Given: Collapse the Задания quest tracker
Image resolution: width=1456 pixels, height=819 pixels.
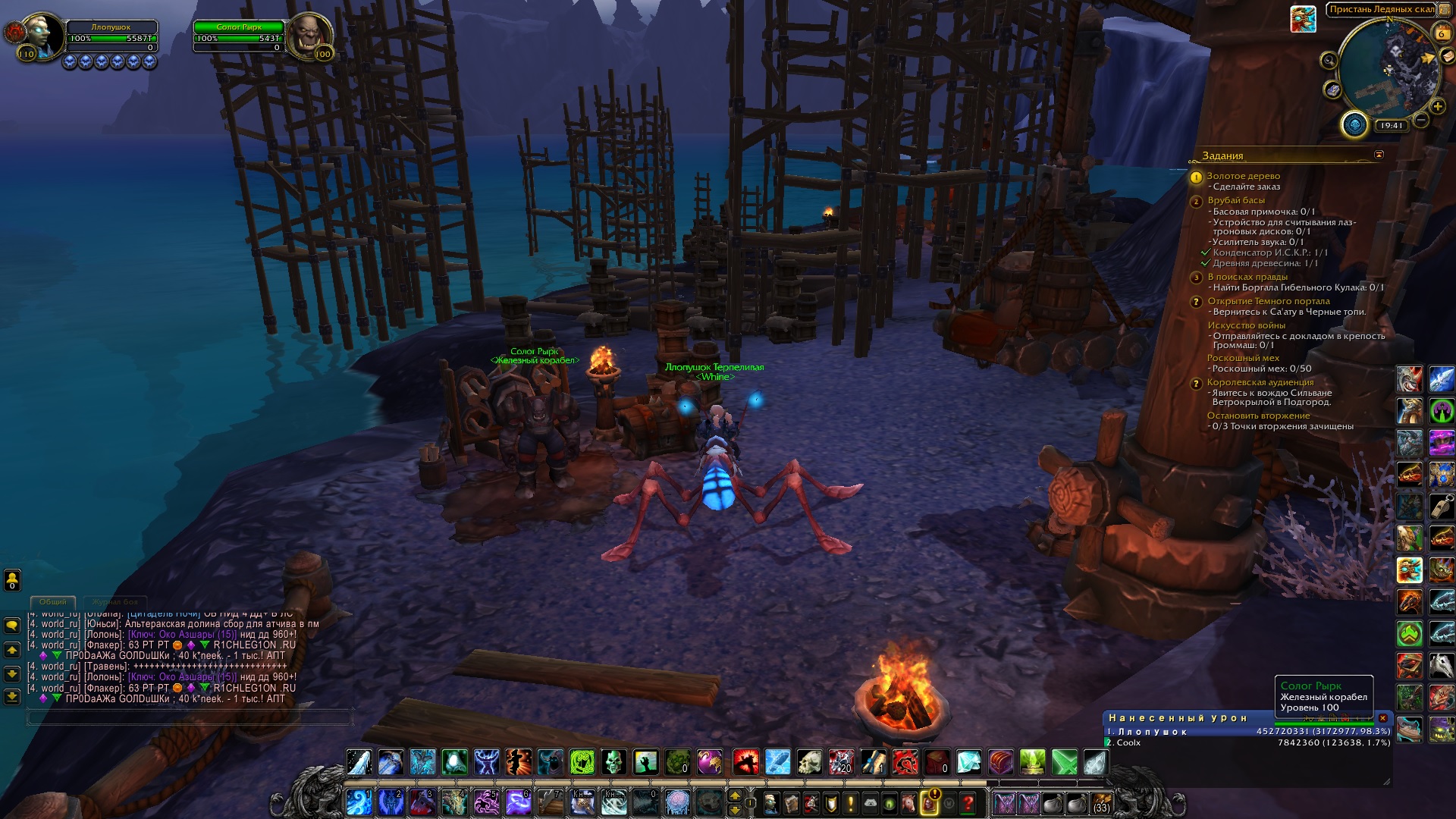Looking at the screenshot, I should coord(1379,155).
